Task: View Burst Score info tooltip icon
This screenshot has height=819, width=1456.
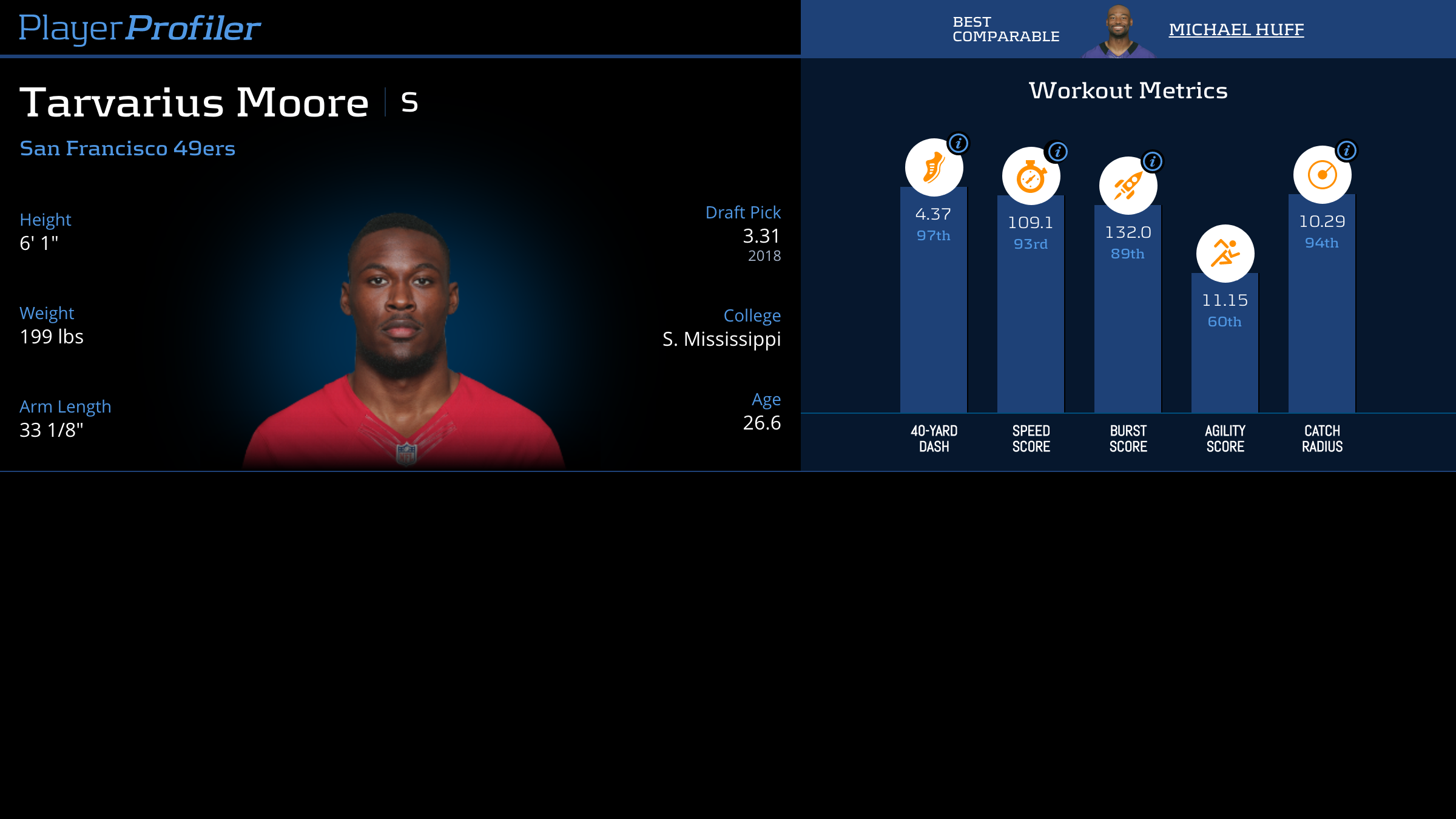Action: 1153,161
